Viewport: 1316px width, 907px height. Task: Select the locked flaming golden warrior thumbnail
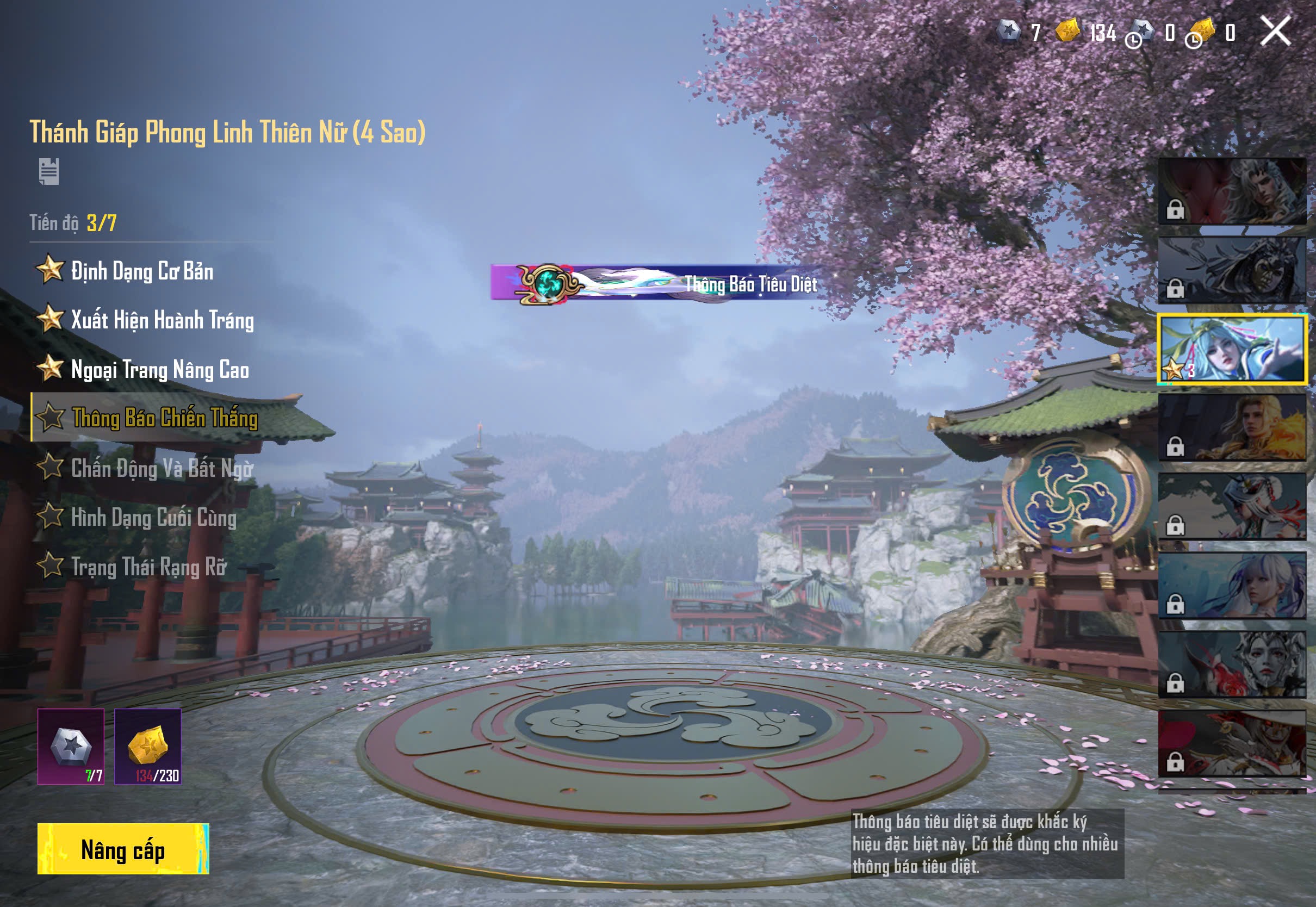[x=1232, y=427]
